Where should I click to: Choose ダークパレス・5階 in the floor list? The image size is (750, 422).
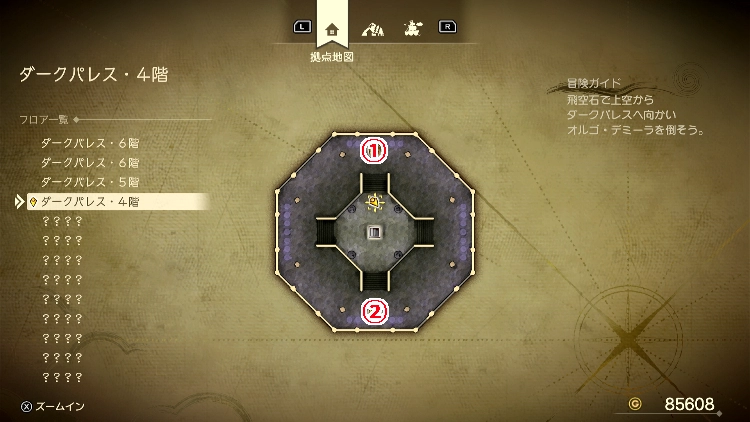pyautogui.click(x=90, y=182)
